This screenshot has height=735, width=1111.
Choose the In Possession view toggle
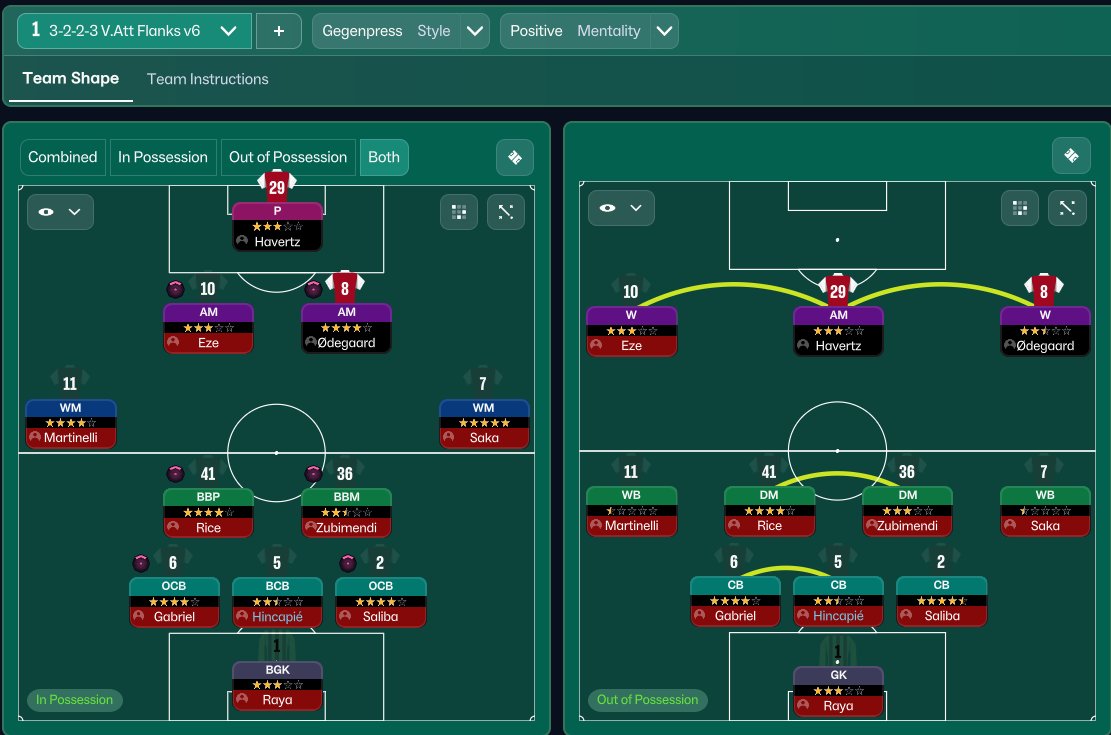(163, 157)
